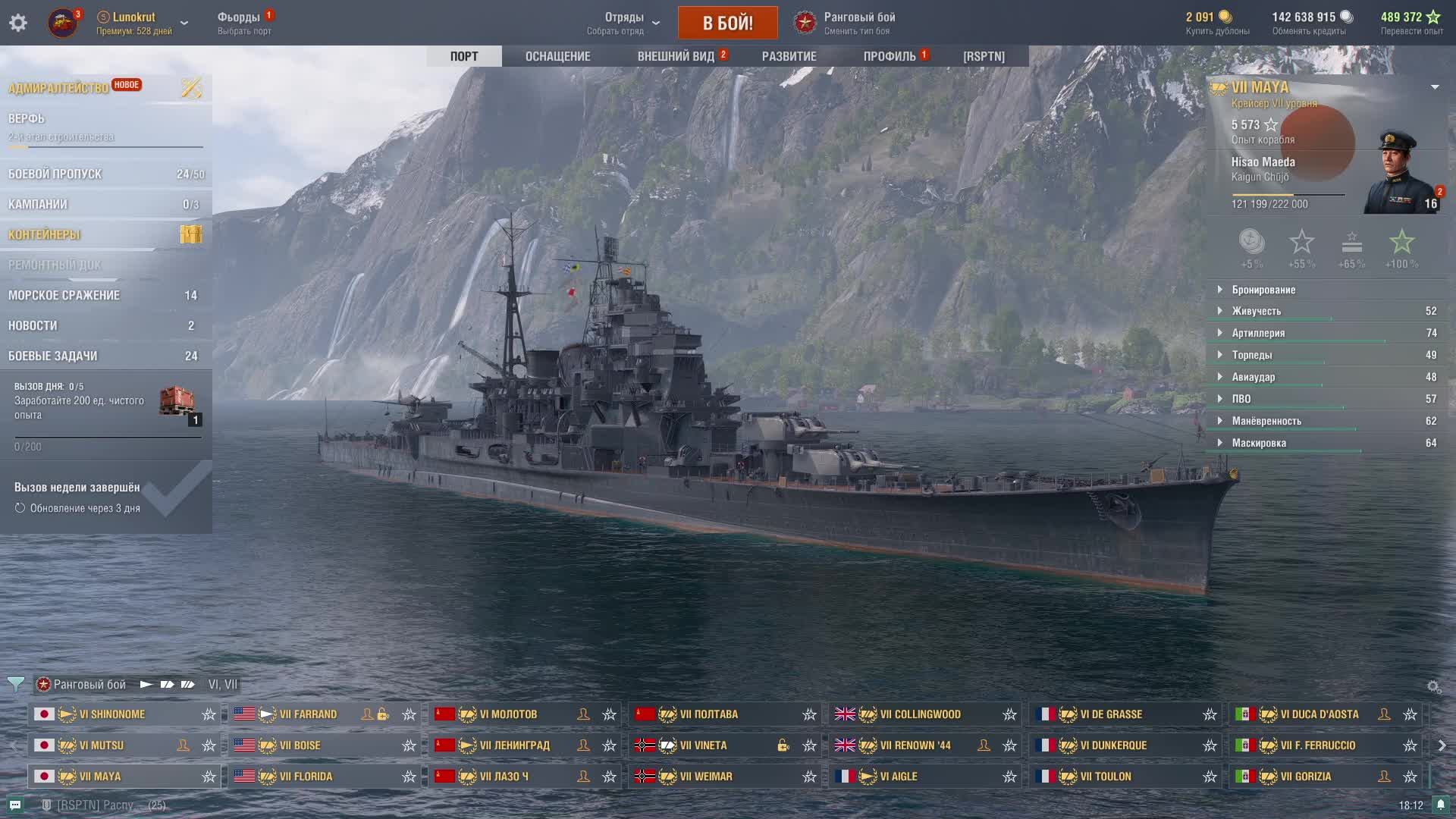Show the Боевые задачи list
Viewport: 1456px width, 819px height.
click(52, 356)
